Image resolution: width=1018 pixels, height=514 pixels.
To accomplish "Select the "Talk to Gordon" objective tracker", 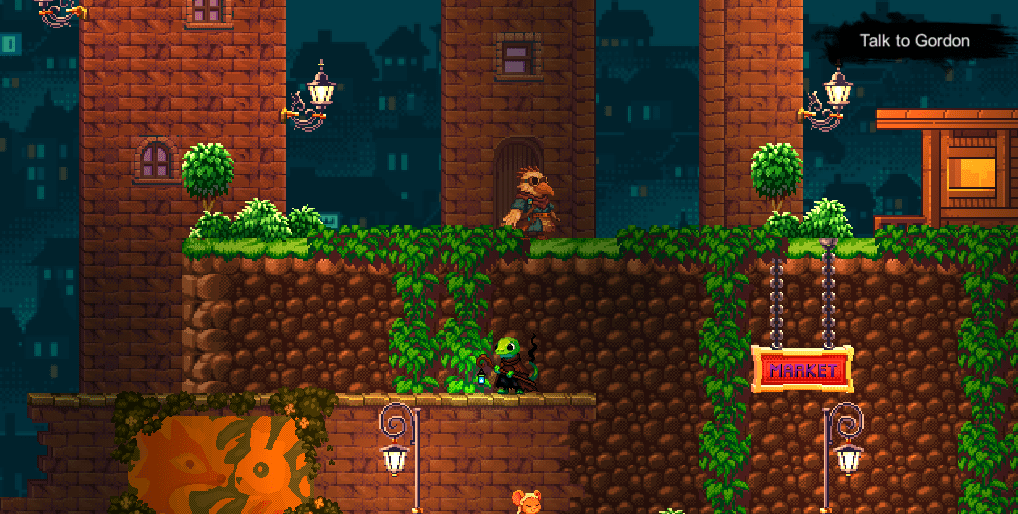I will pos(914,41).
